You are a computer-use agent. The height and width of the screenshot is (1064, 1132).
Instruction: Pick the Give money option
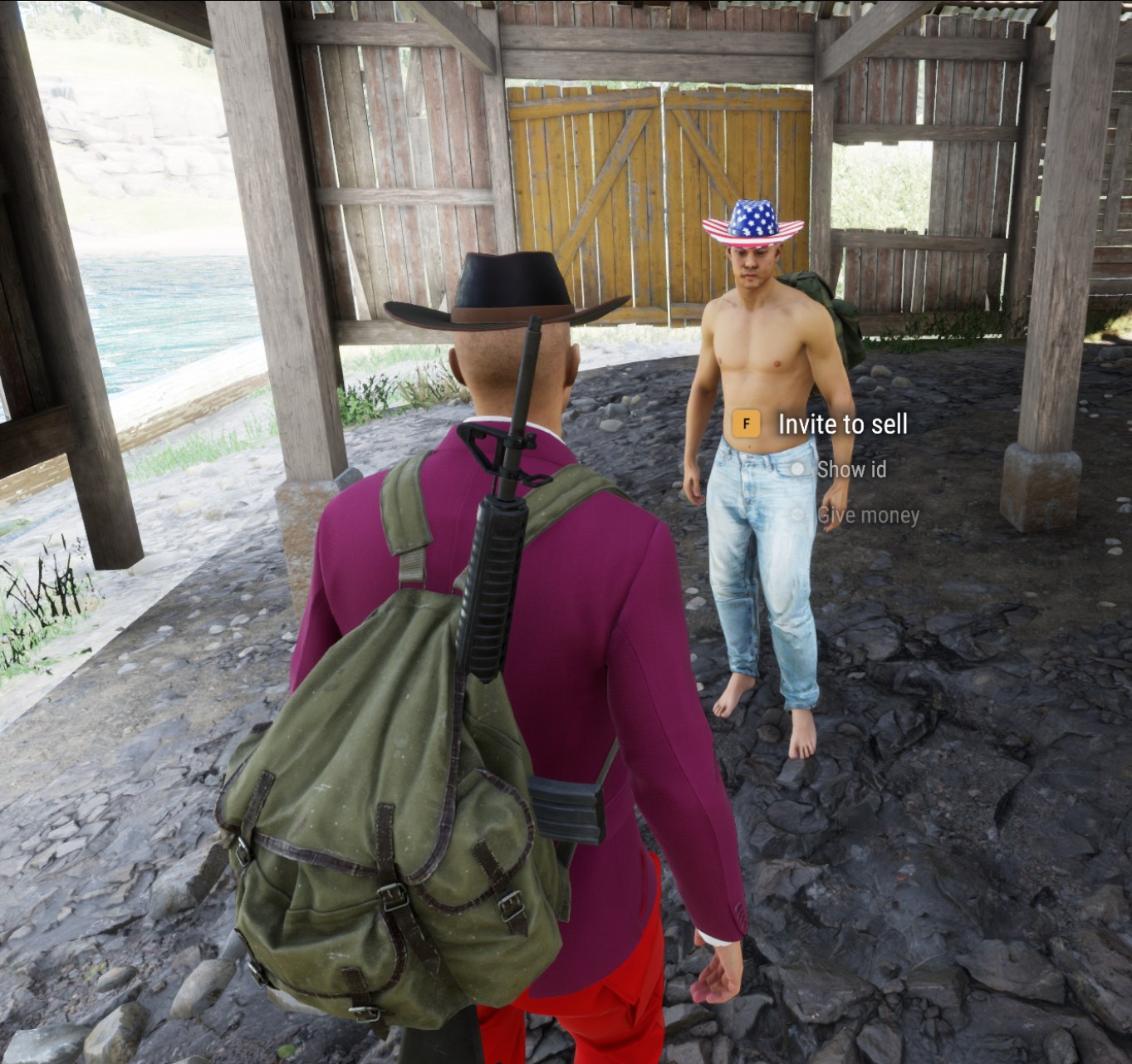867,516
